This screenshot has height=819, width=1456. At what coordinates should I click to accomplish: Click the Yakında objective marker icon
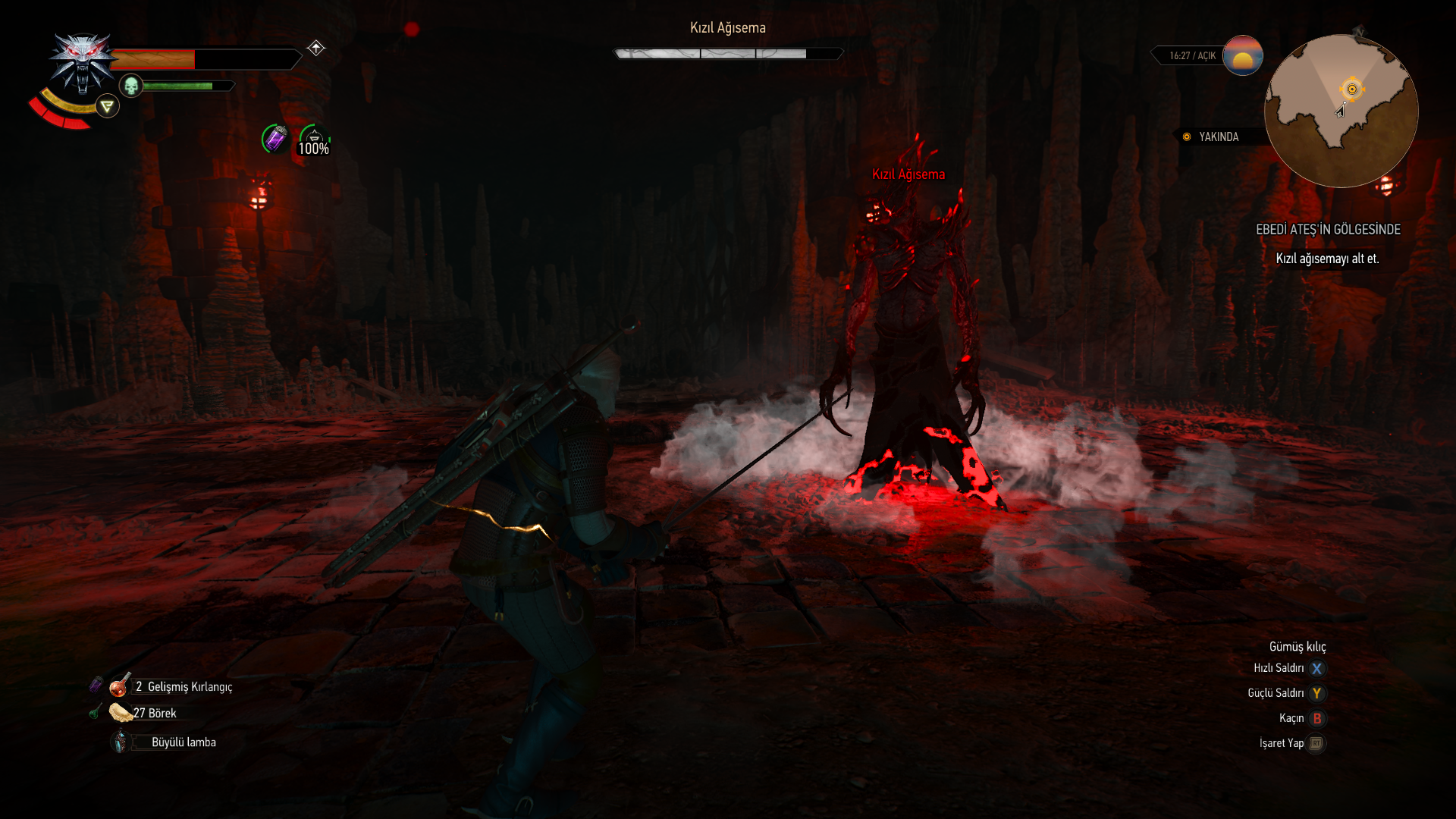(1187, 137)
